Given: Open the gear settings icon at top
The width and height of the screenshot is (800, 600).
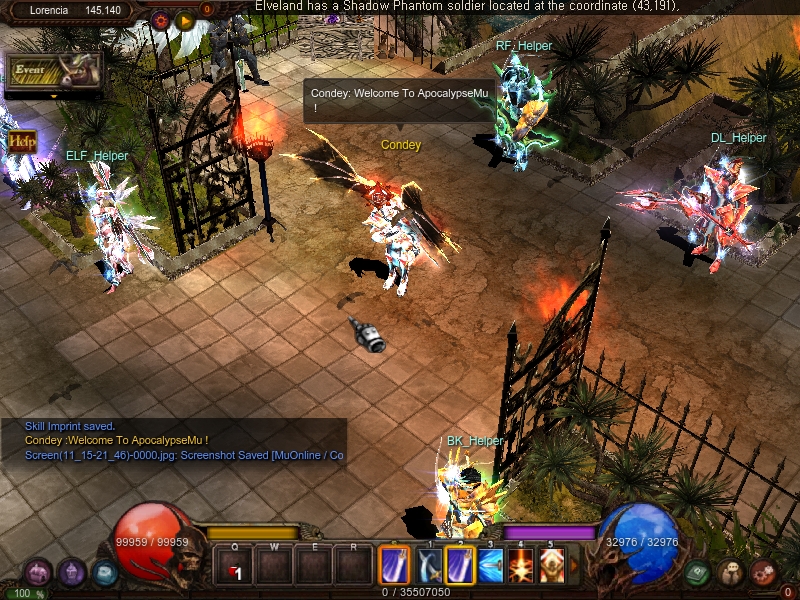Looking at the screenshot, I should [x=160, y=19].
